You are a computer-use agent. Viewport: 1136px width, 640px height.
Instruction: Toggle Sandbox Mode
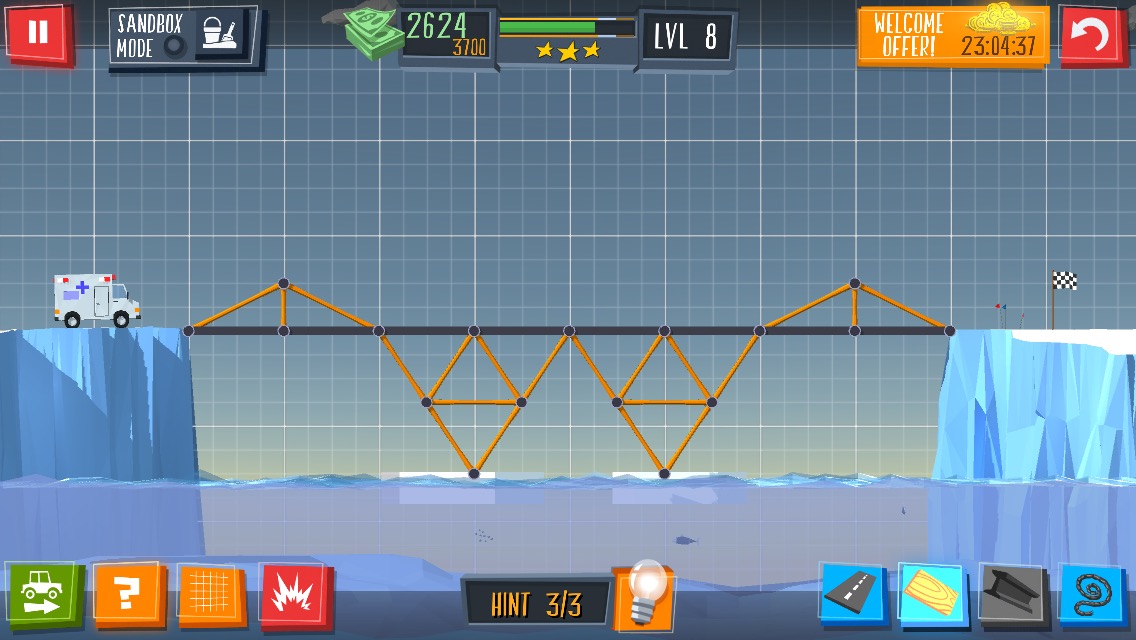pyautogui.click(x=183, y=36)
